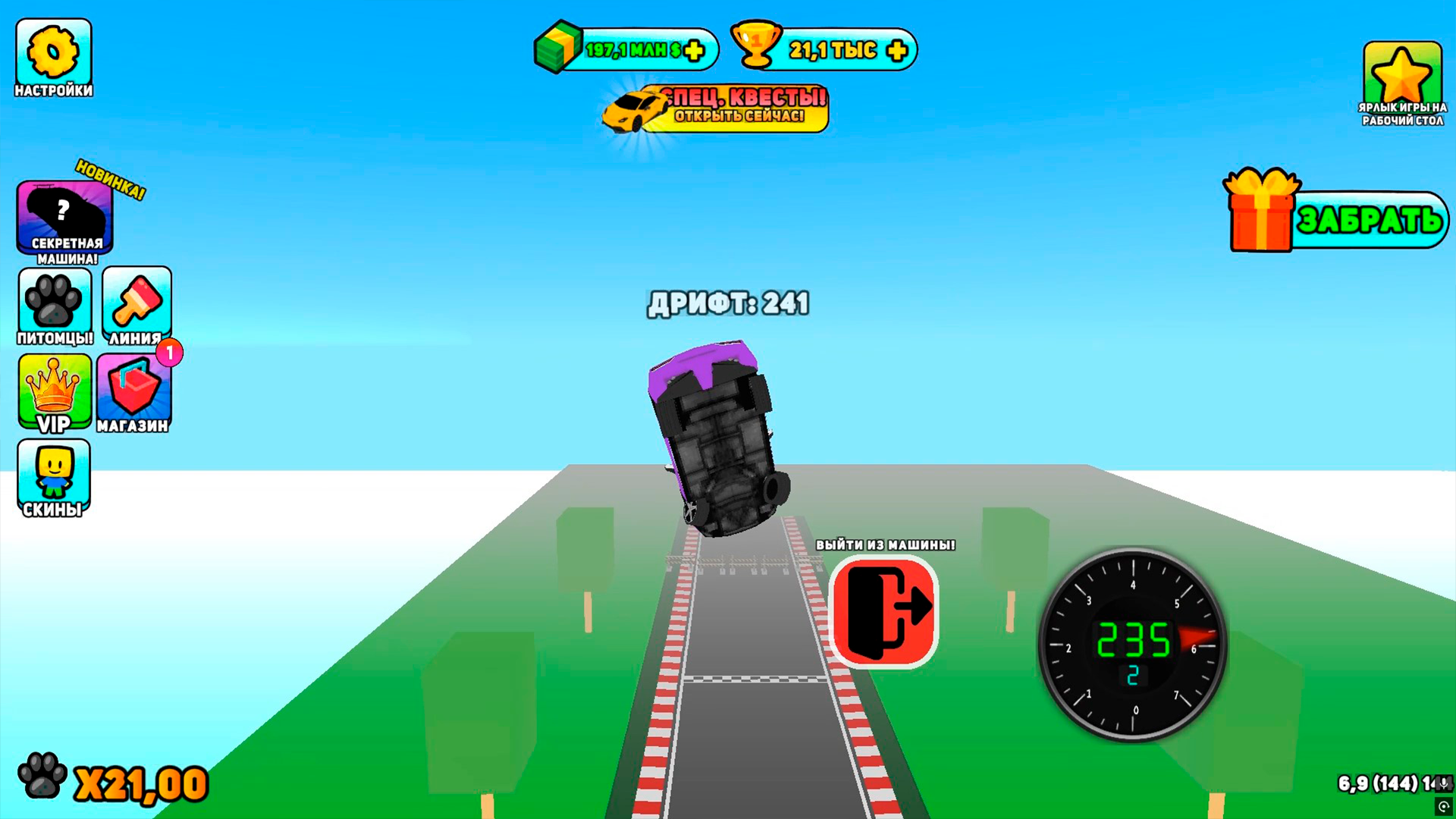Open the ПИТОМЦЫ pets paw icon
The width and height of the screenshot is (1456, 819).
54,303
